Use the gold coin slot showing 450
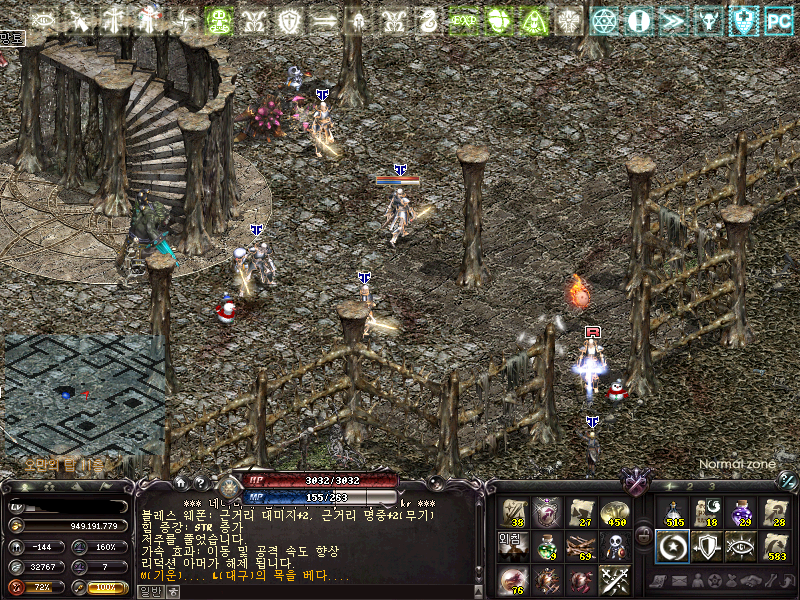800x600 pixels. 614,513
